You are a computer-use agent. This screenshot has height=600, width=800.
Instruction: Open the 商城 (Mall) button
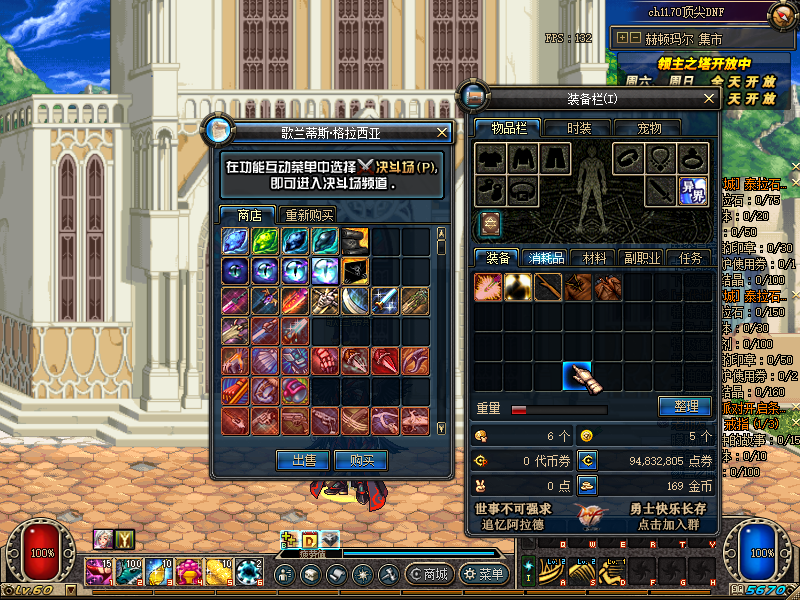[x=428, y=574]
